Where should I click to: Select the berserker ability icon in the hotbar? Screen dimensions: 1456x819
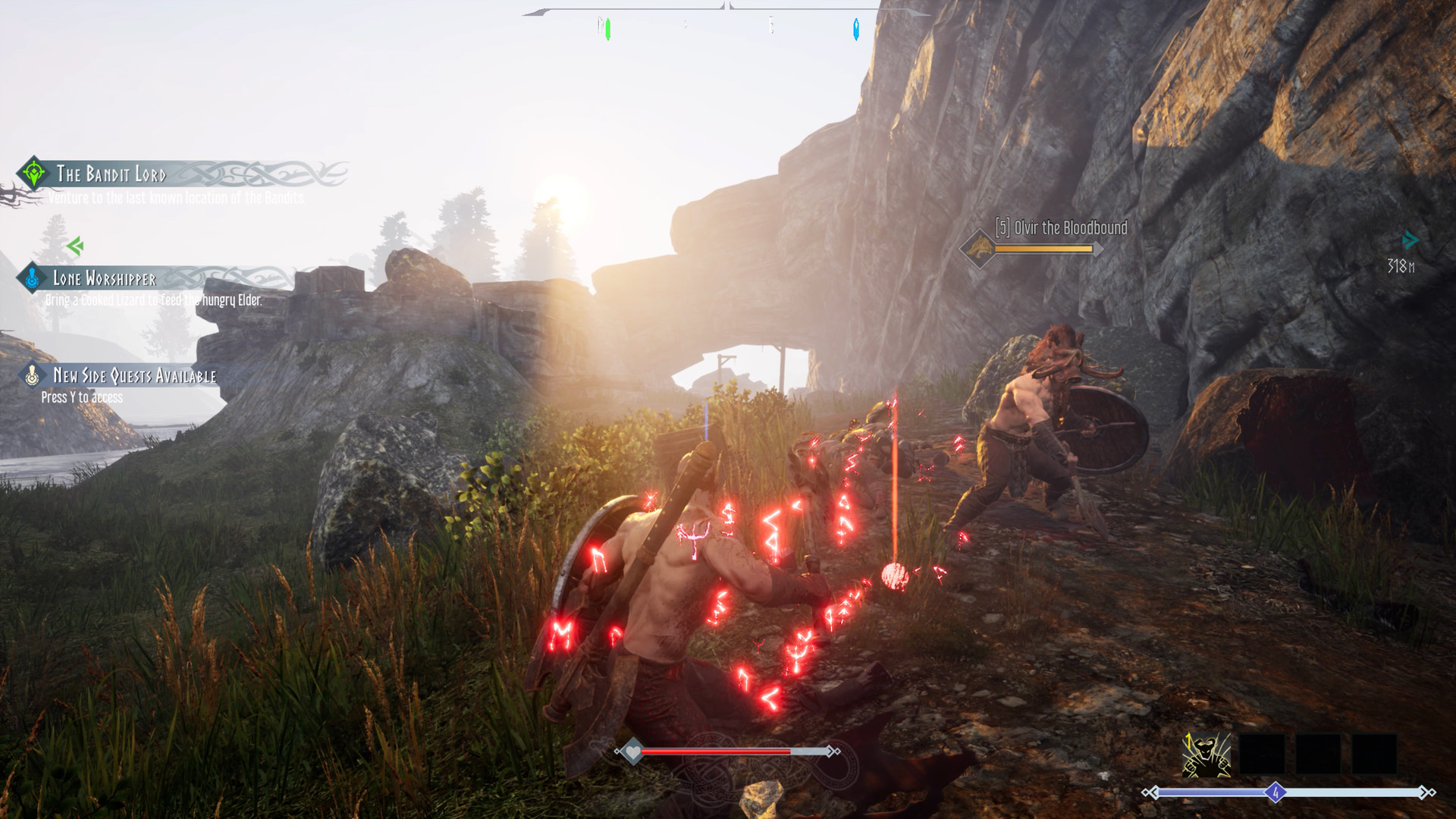(x=1205, y=755)
